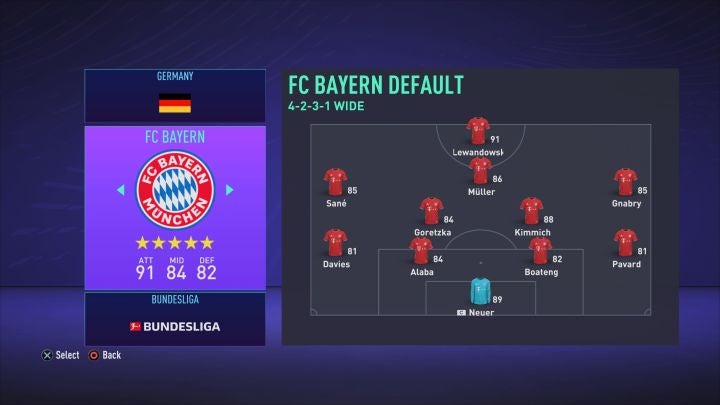Switch to the next team with right arrow
The width and height of the screenshot is (720, 405).
point(229,189)
